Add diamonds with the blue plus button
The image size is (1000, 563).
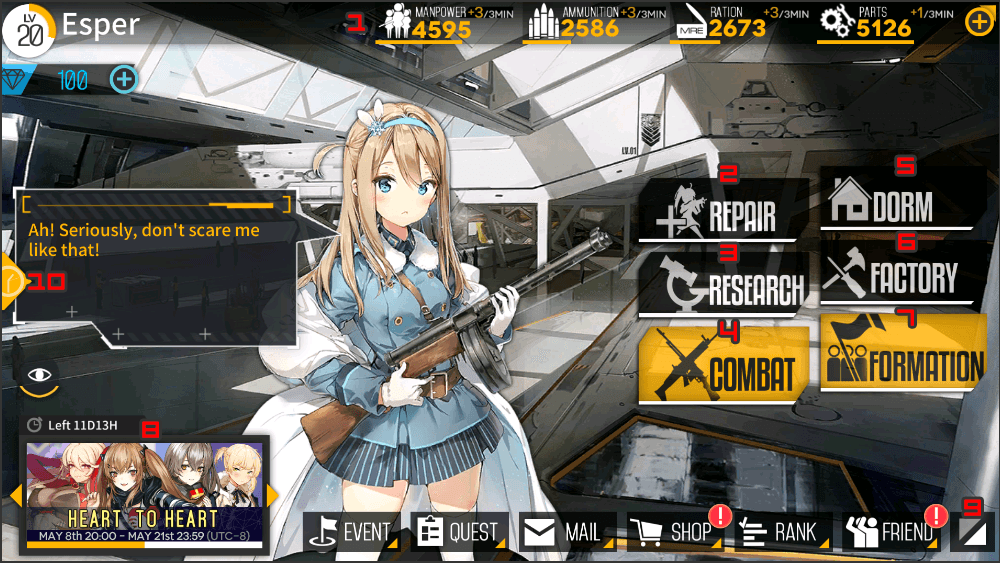click(x=123, y=79)
